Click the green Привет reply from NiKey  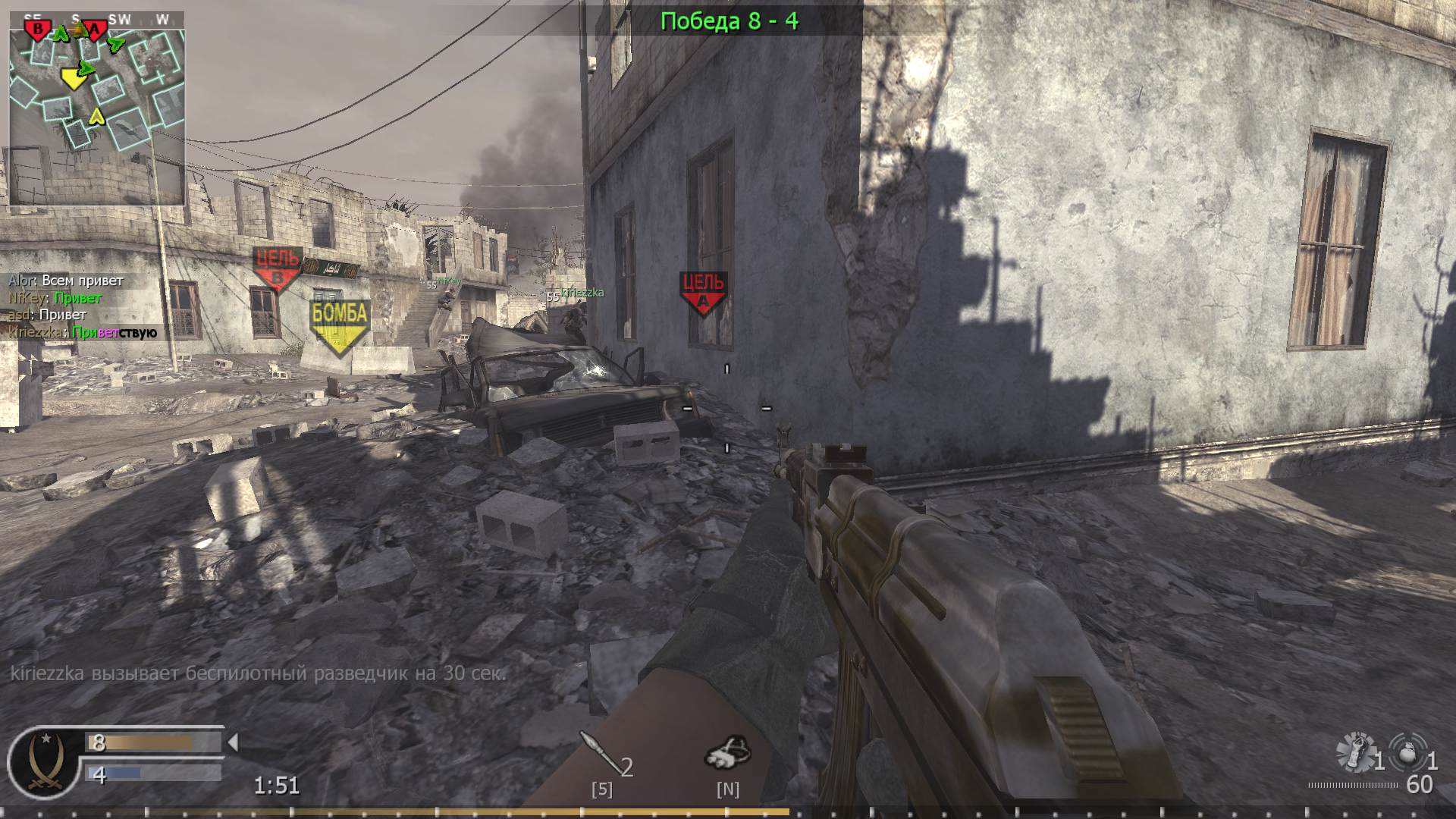80,298
